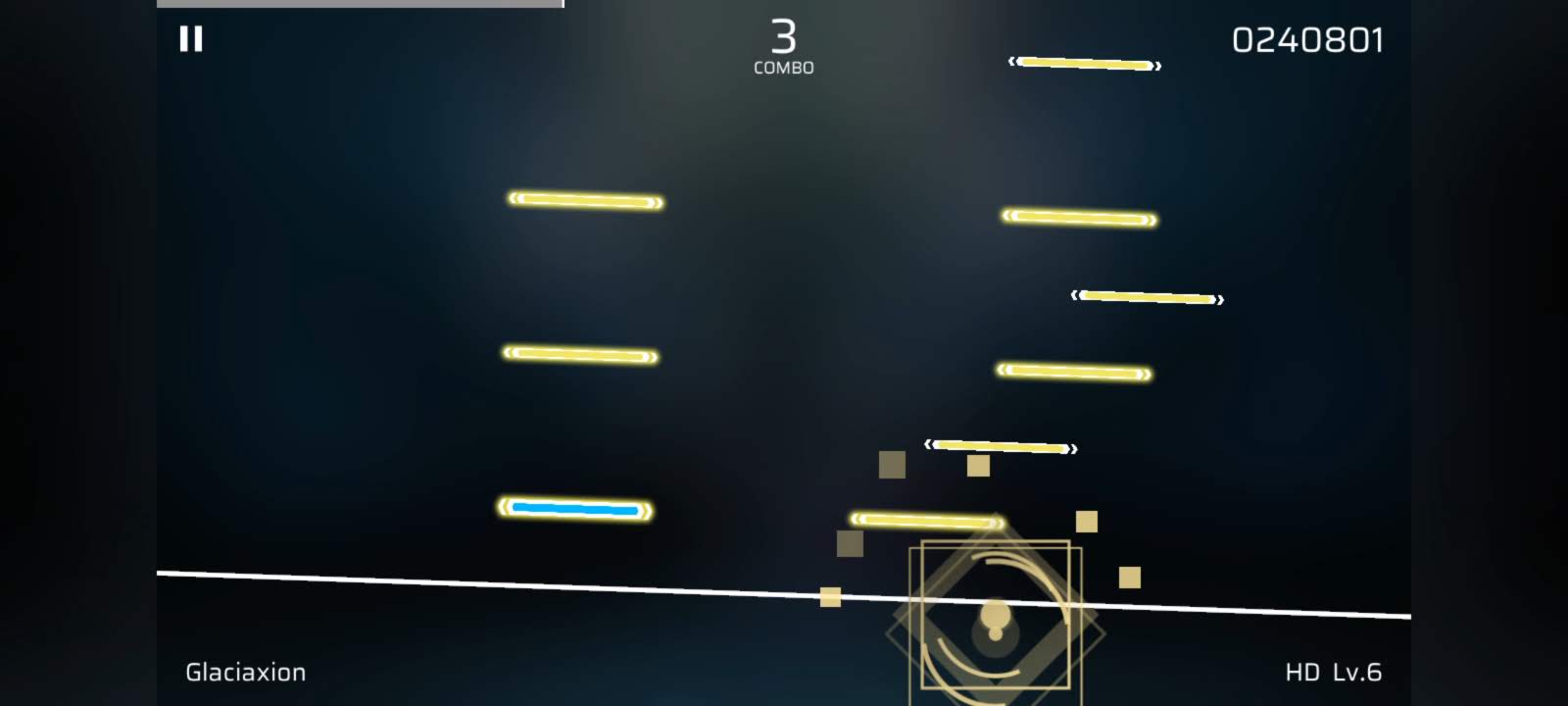Click the COMBO counter showing 3
Screen dimensions: 1568x706
pos(783,43)
